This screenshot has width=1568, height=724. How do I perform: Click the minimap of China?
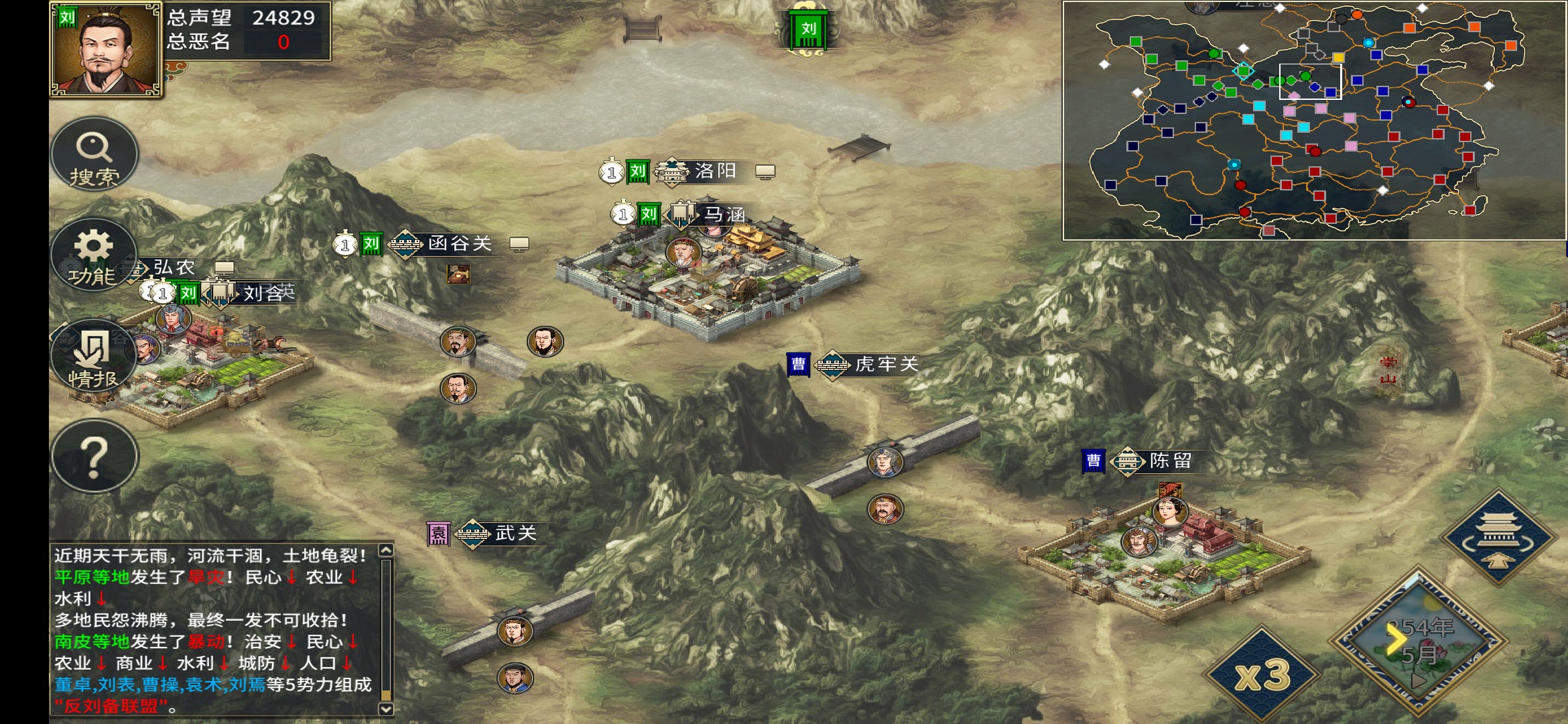click(x=1313, y=121)
